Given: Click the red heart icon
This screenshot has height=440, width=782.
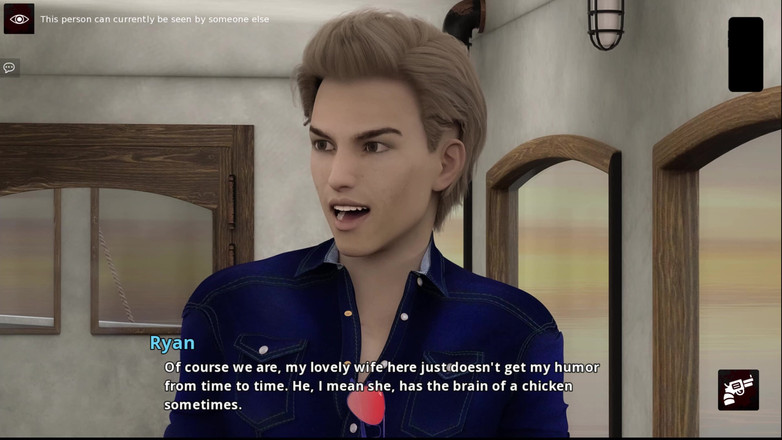Looking at the screenshot, I should click(x=366, y=406).
